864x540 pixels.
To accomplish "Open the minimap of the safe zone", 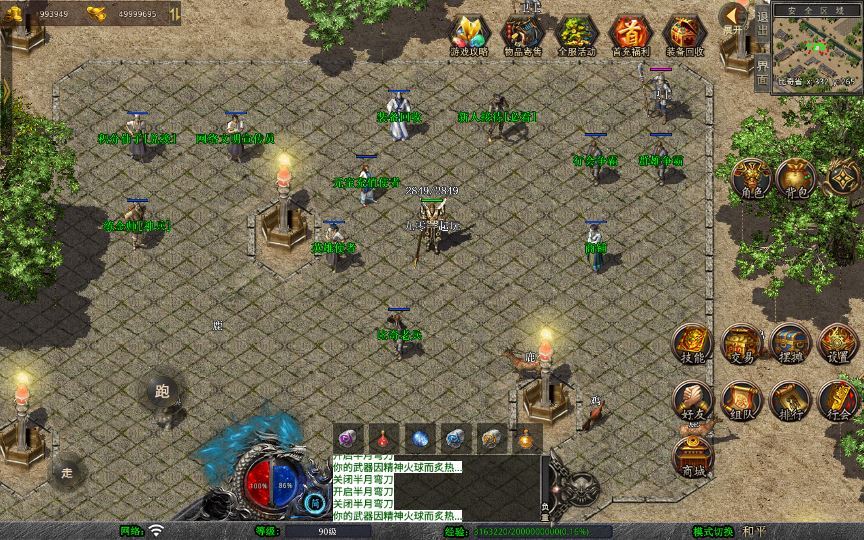I will click(818, 50).
